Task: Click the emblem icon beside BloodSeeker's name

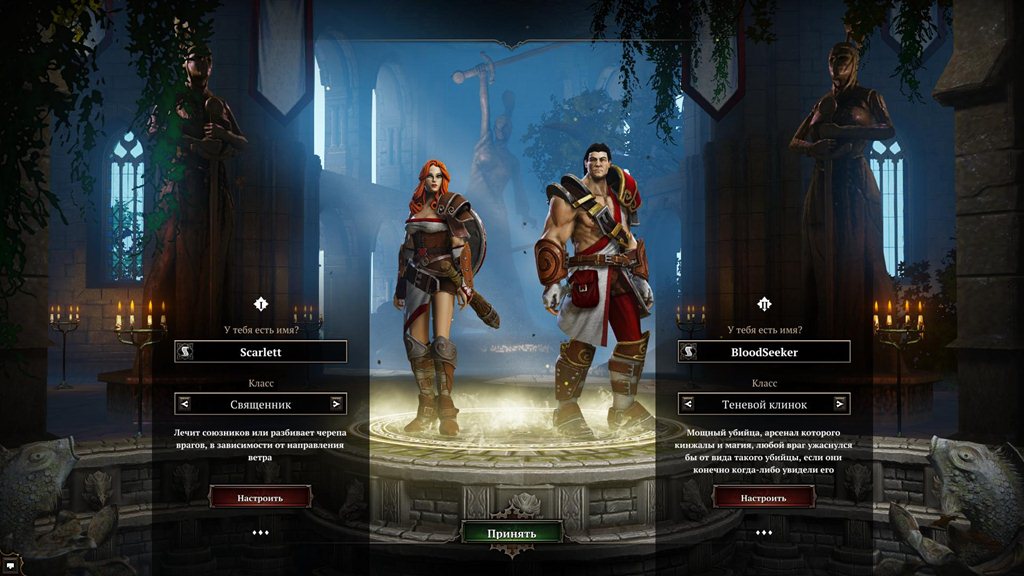Action: click(688, 352)
